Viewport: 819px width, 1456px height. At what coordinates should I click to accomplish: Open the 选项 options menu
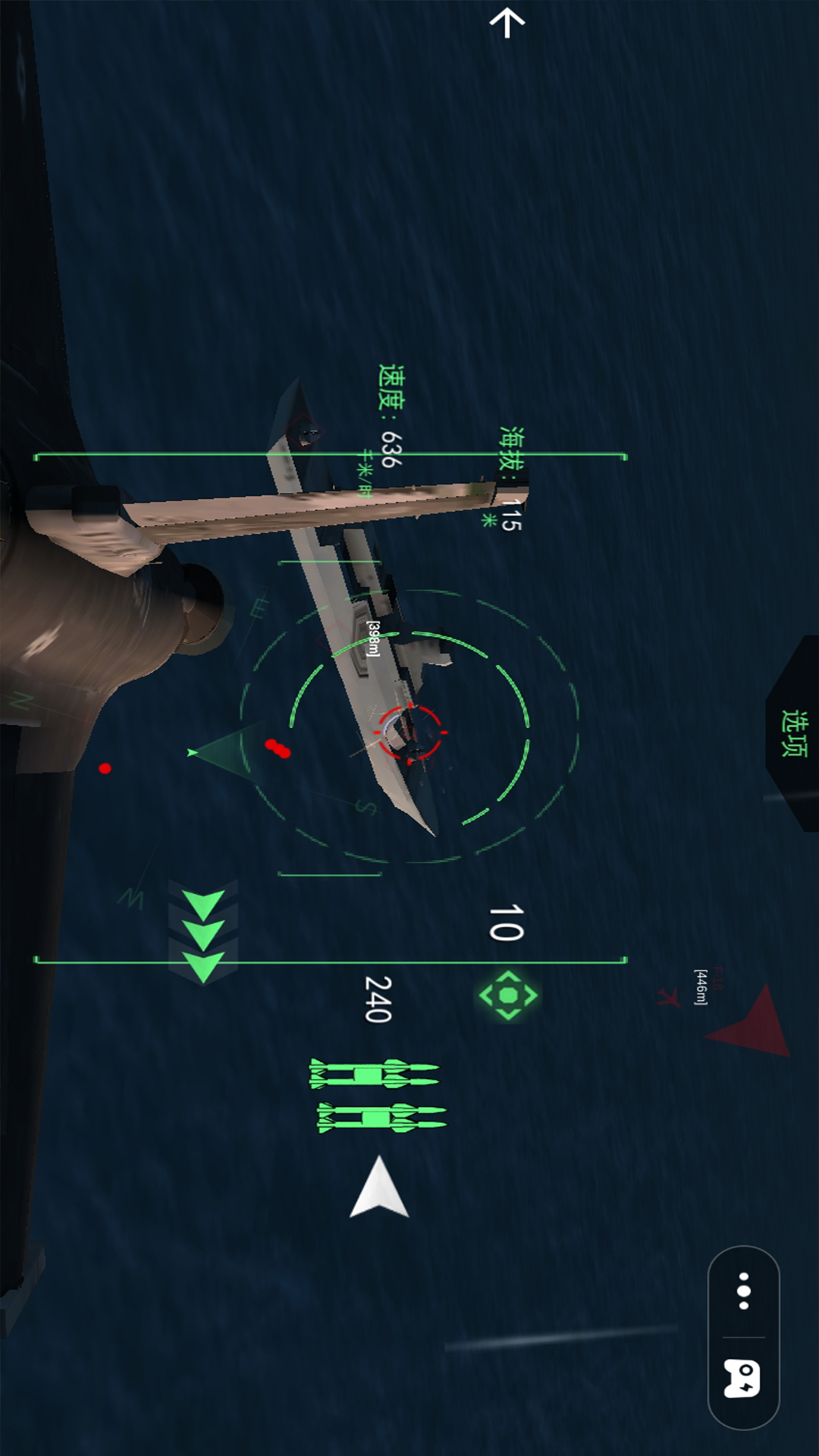click(794, 733)
